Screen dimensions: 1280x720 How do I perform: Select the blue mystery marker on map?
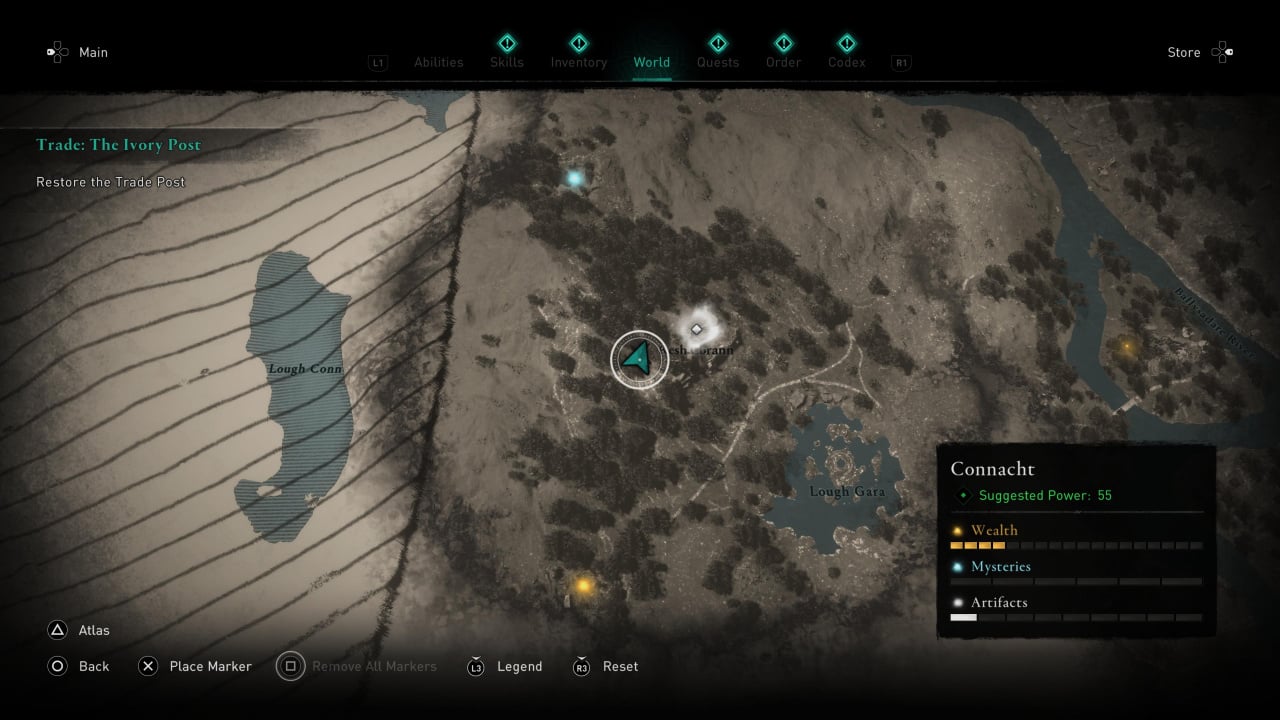pos(575,179)
